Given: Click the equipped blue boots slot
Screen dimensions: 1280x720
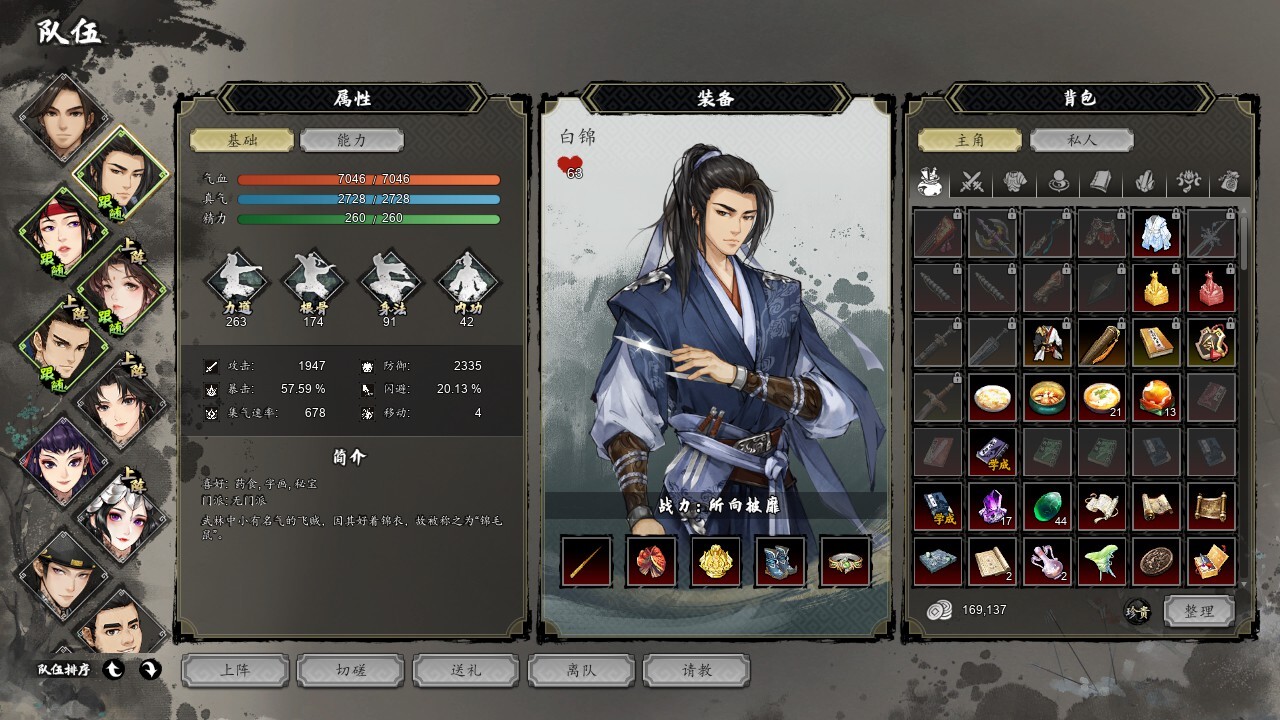Looking at the screenshot, I should tap(781, 561).
